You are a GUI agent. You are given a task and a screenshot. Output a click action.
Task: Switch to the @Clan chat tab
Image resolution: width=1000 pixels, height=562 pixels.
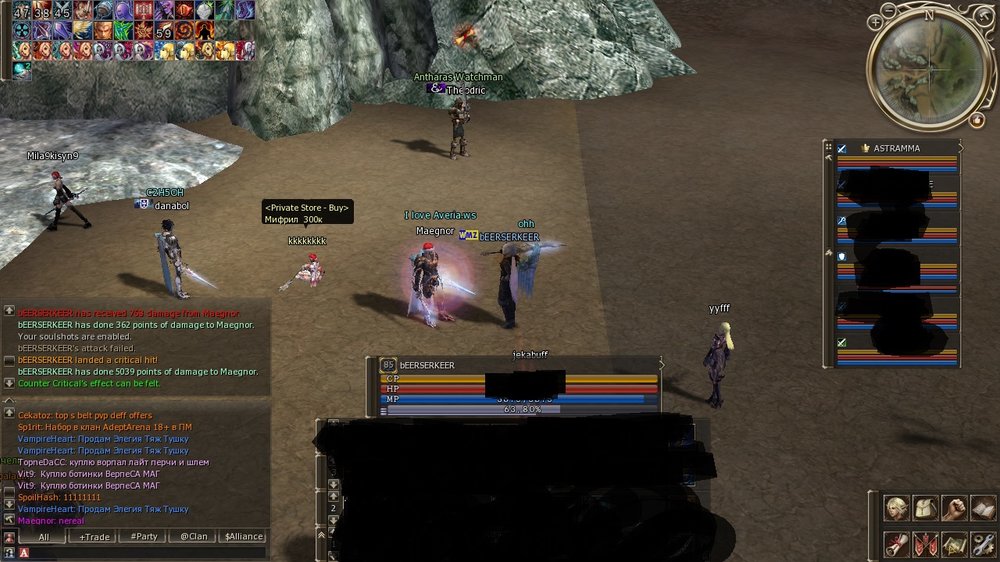click(194, 537)
